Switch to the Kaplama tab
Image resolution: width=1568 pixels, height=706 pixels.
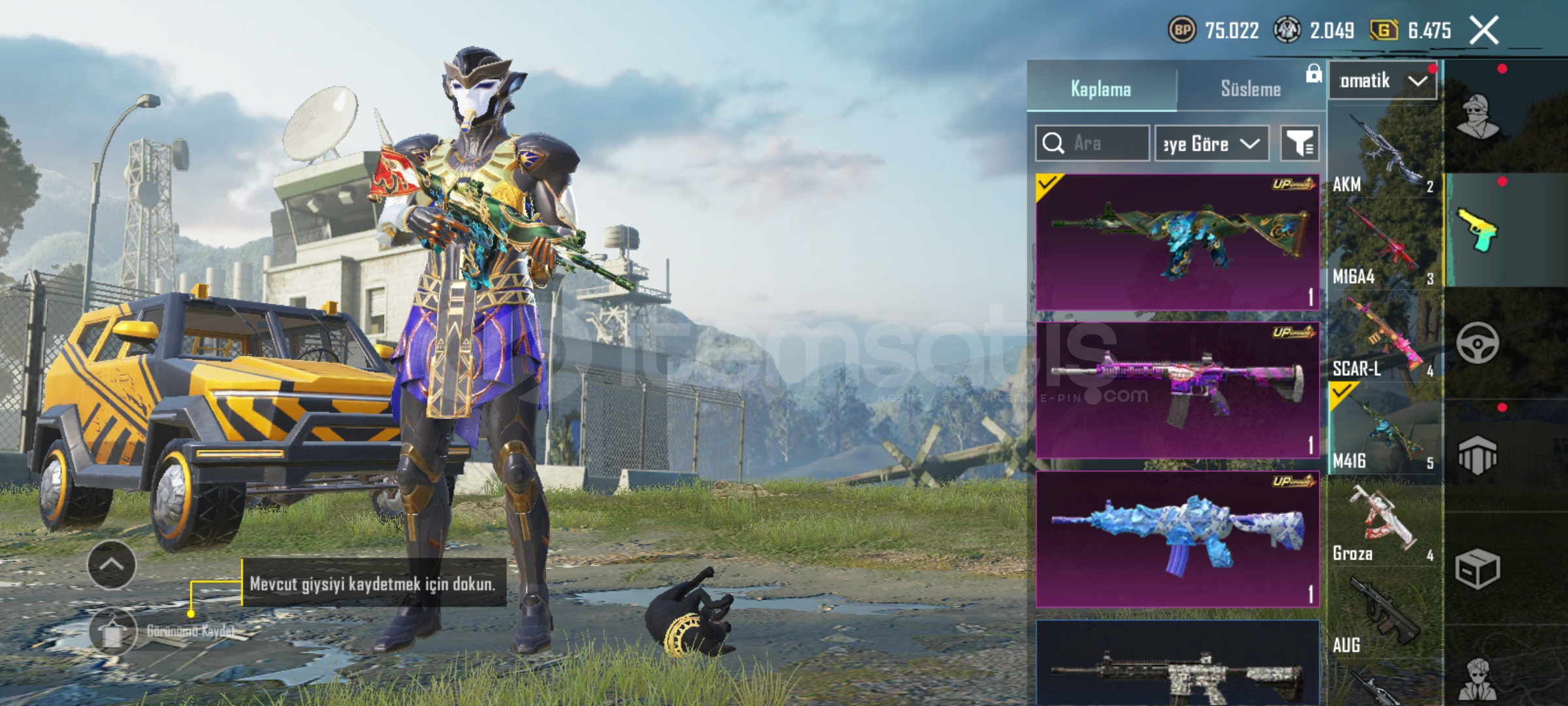[1101, 89]
